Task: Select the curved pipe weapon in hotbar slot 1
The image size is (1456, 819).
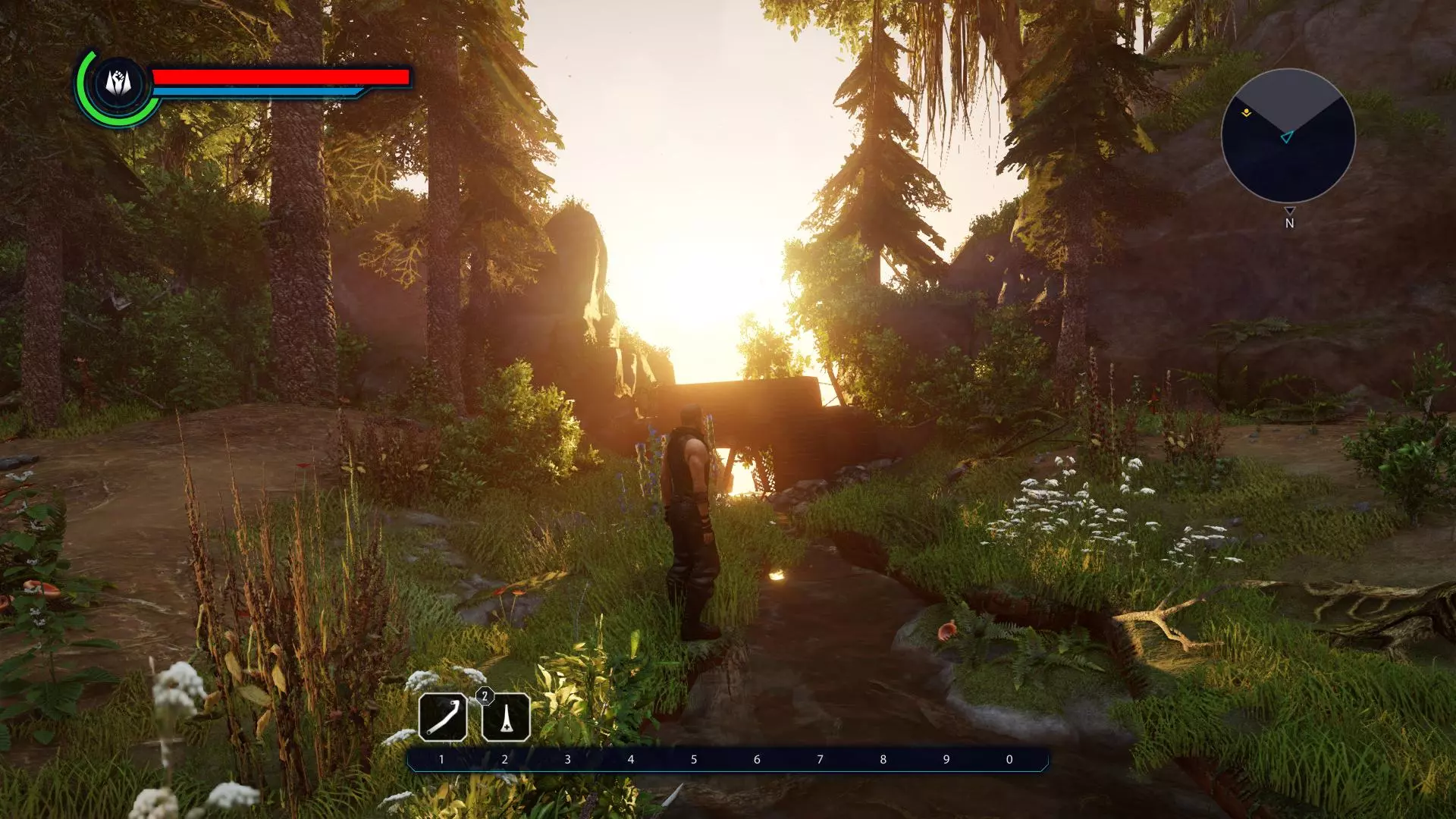Action: pyautogui.click(x=443, y=717)
